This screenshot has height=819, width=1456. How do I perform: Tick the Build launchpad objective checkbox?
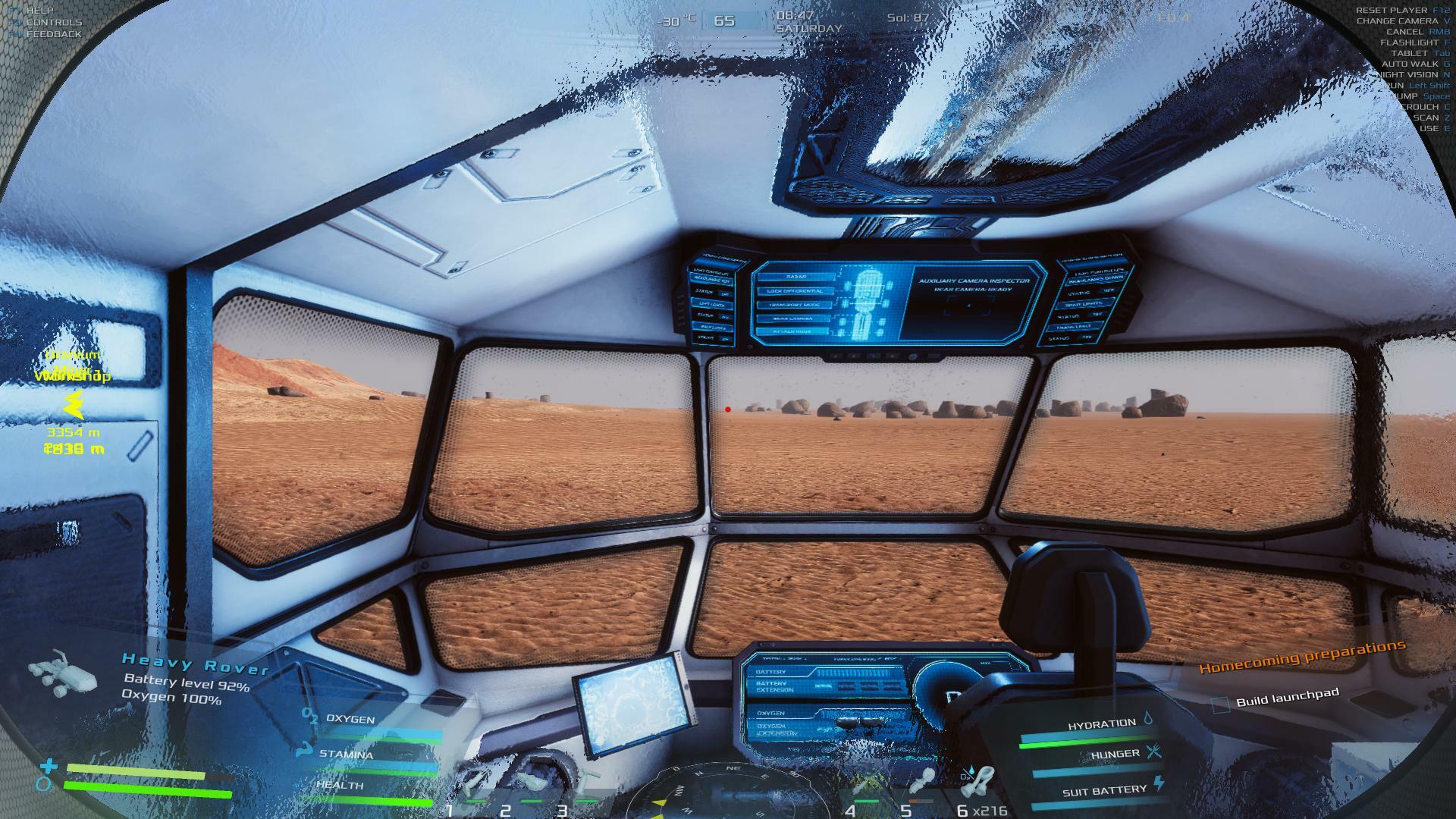pyautogui.click(x=1220, y=704)
